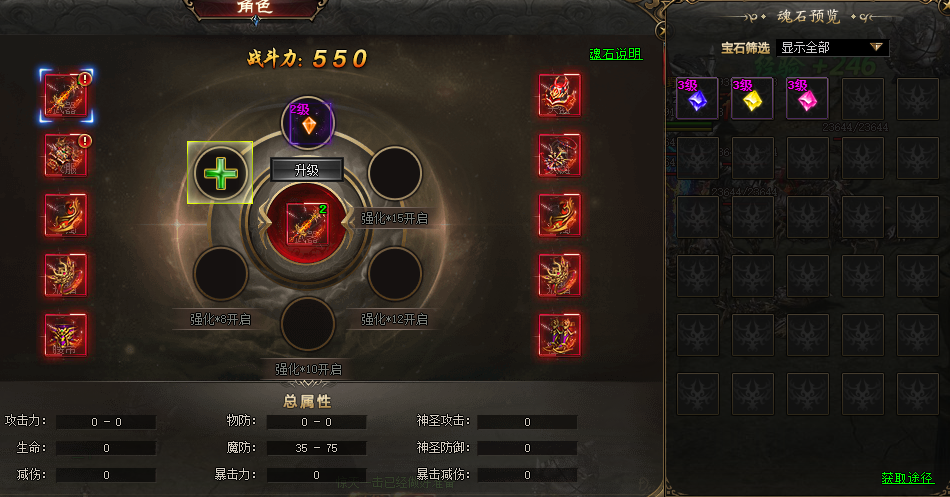This screenshot has height=497, width=950.
Task: Click the locked socket labeled 强化*15开启
Action: (x=394, y=173)
